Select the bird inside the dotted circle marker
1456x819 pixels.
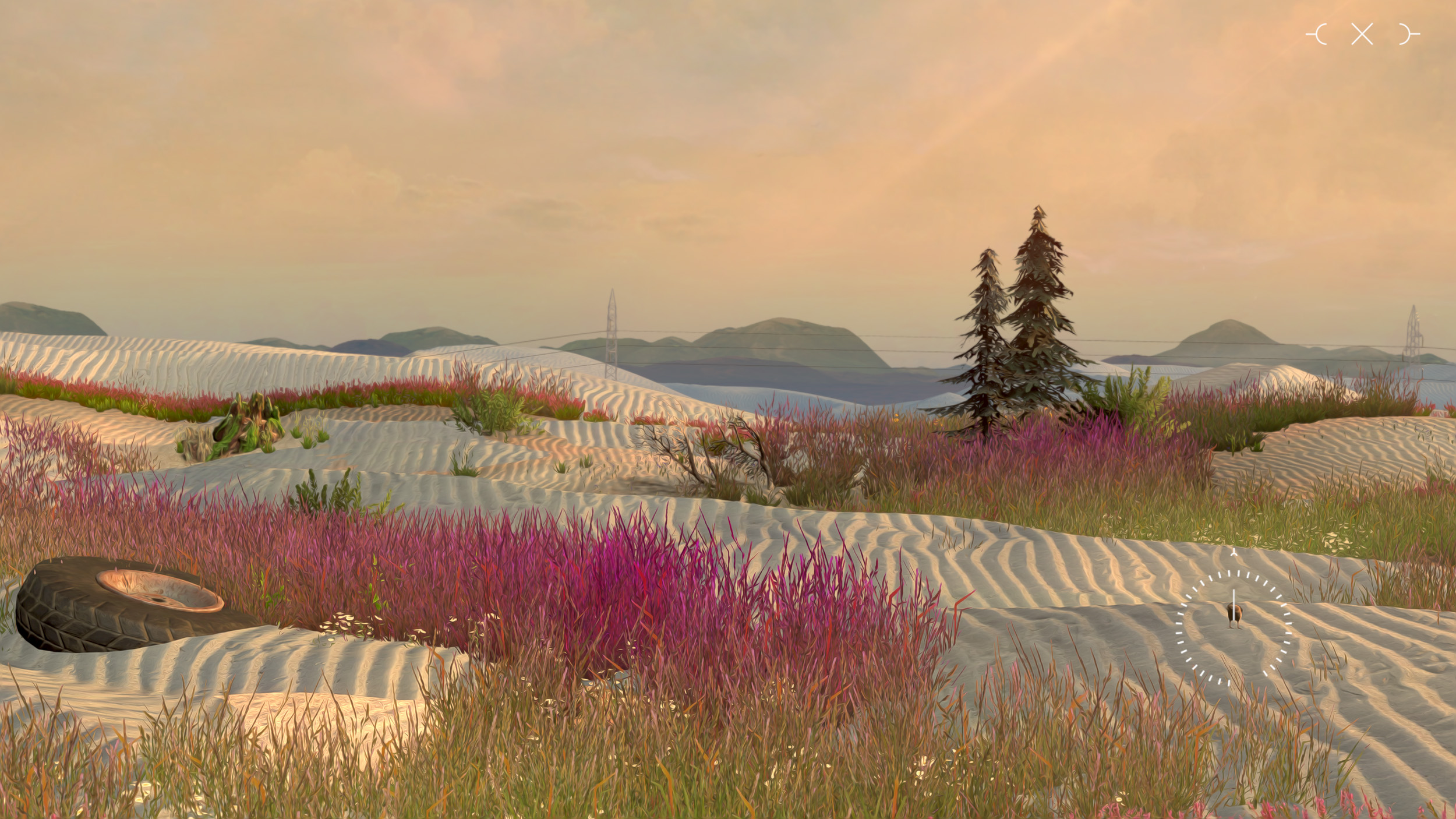(1234, 614)
